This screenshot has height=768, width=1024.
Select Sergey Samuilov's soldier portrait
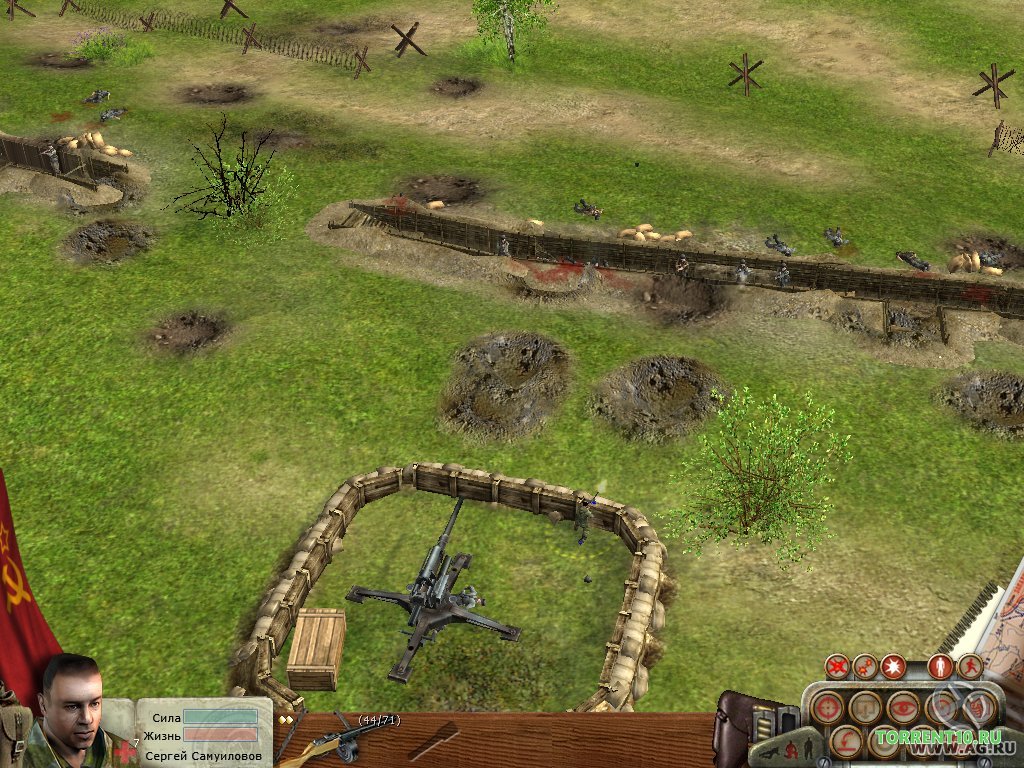coord(72,705)
